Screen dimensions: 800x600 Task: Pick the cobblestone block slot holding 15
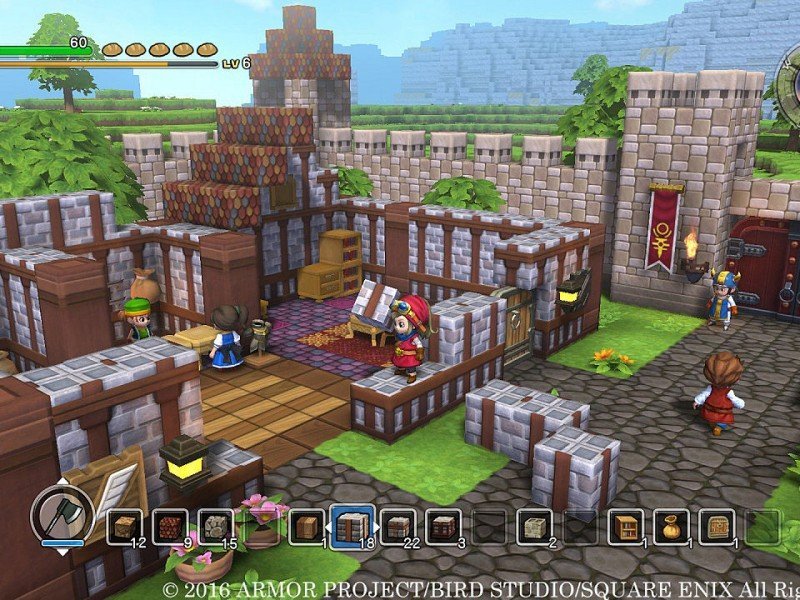214,526
